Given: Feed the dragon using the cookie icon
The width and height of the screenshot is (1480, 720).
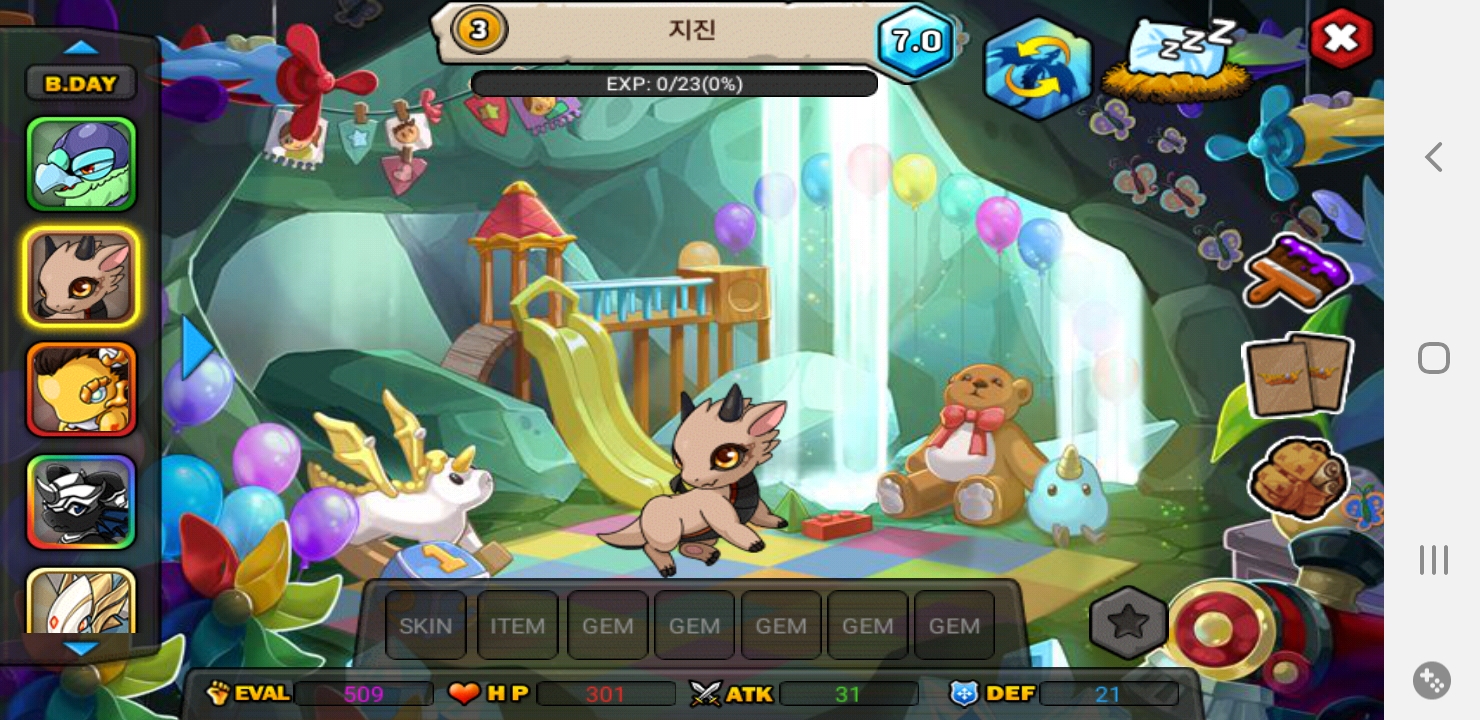Looking at the screenshot, I should [1299, 478].
